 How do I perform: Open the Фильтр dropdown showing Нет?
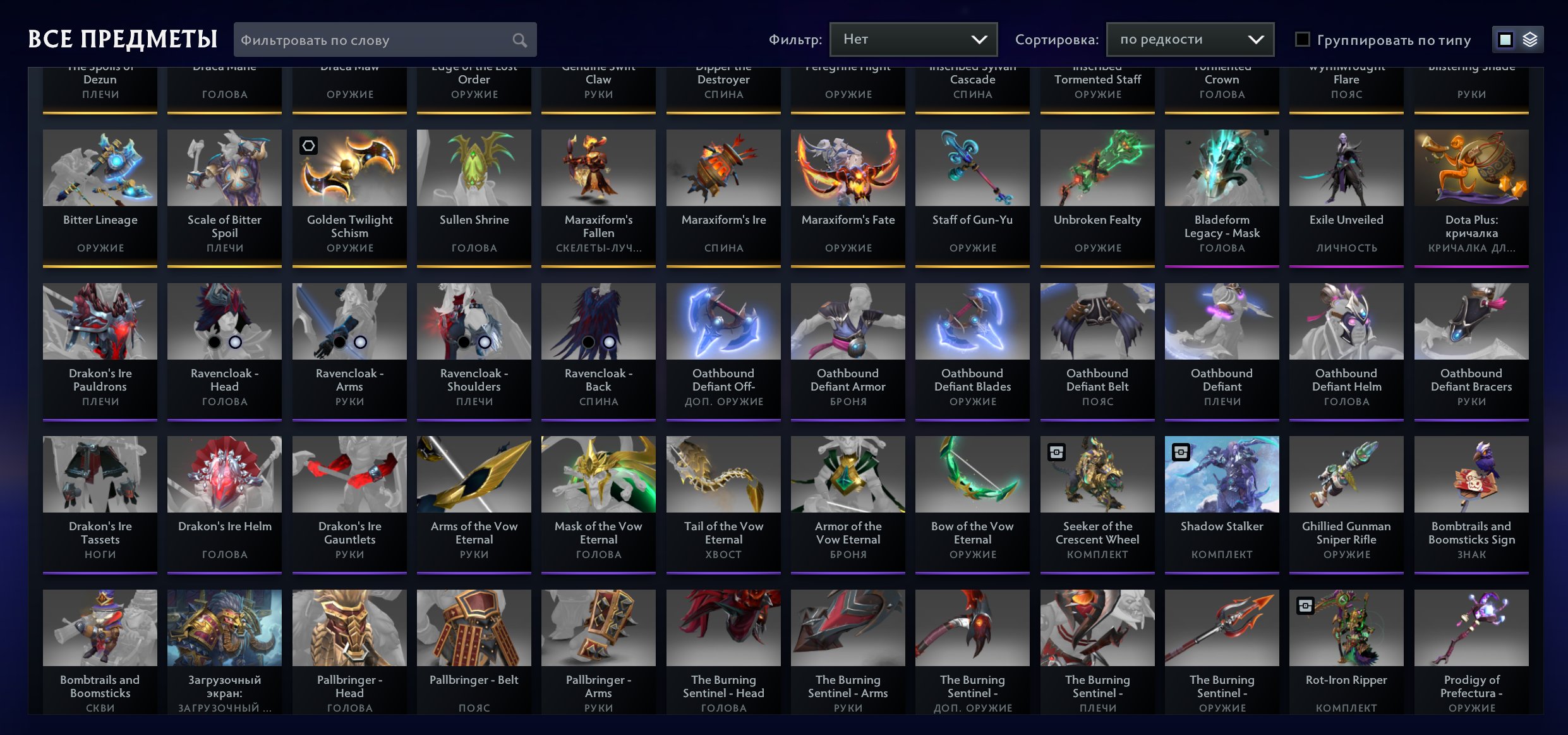click(x=913, y=39)
